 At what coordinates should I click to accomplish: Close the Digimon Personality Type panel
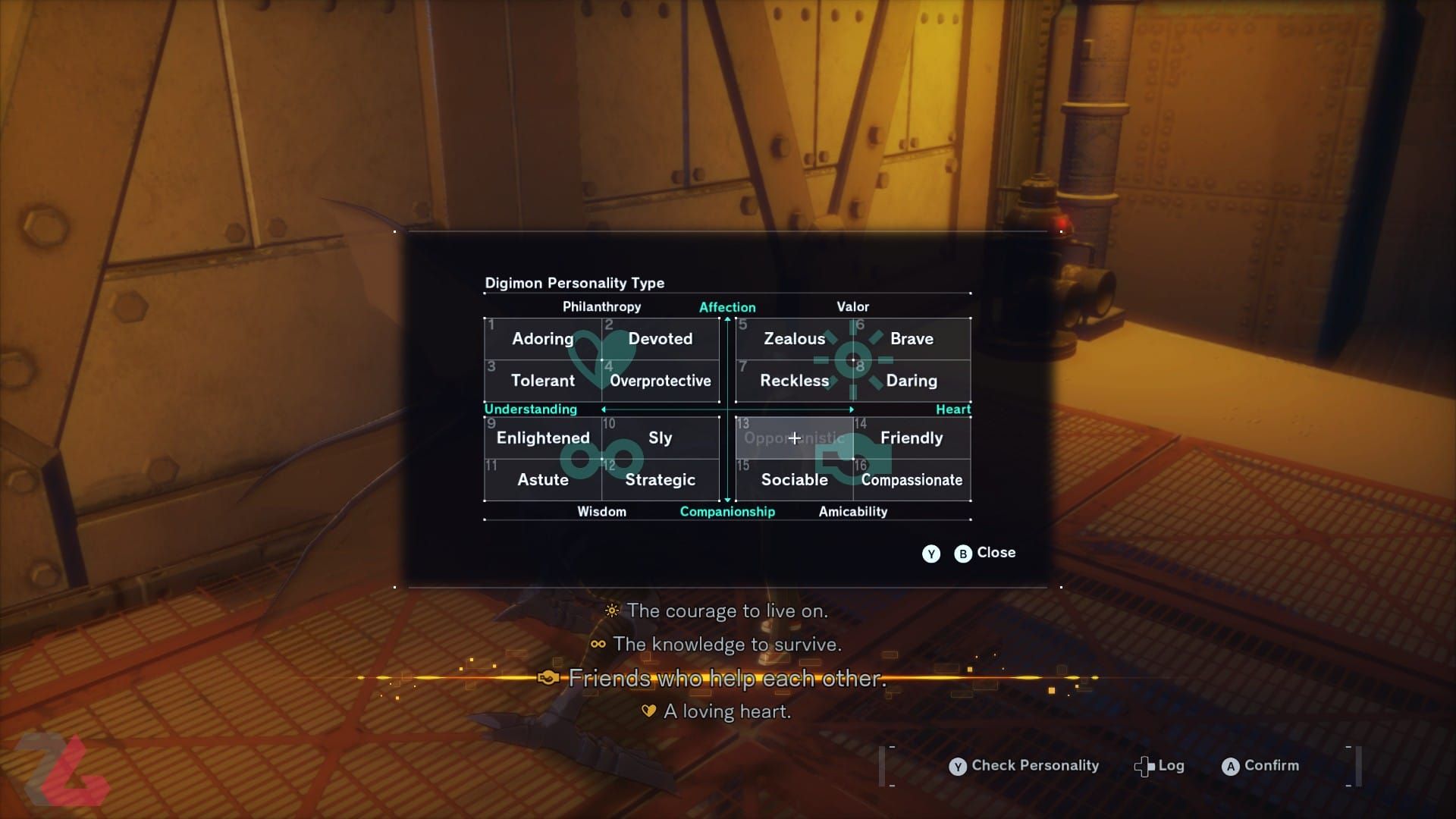click(x=985, y=553)
